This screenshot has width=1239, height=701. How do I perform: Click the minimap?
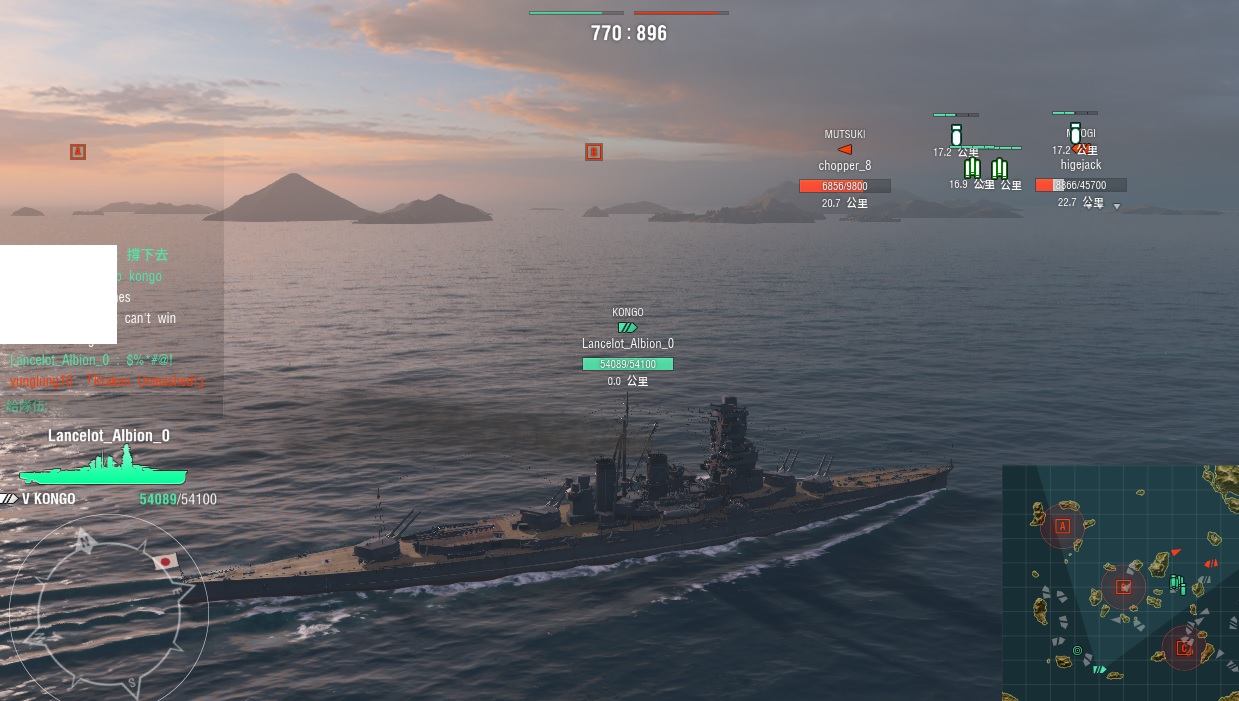[x=1120, y=582]
